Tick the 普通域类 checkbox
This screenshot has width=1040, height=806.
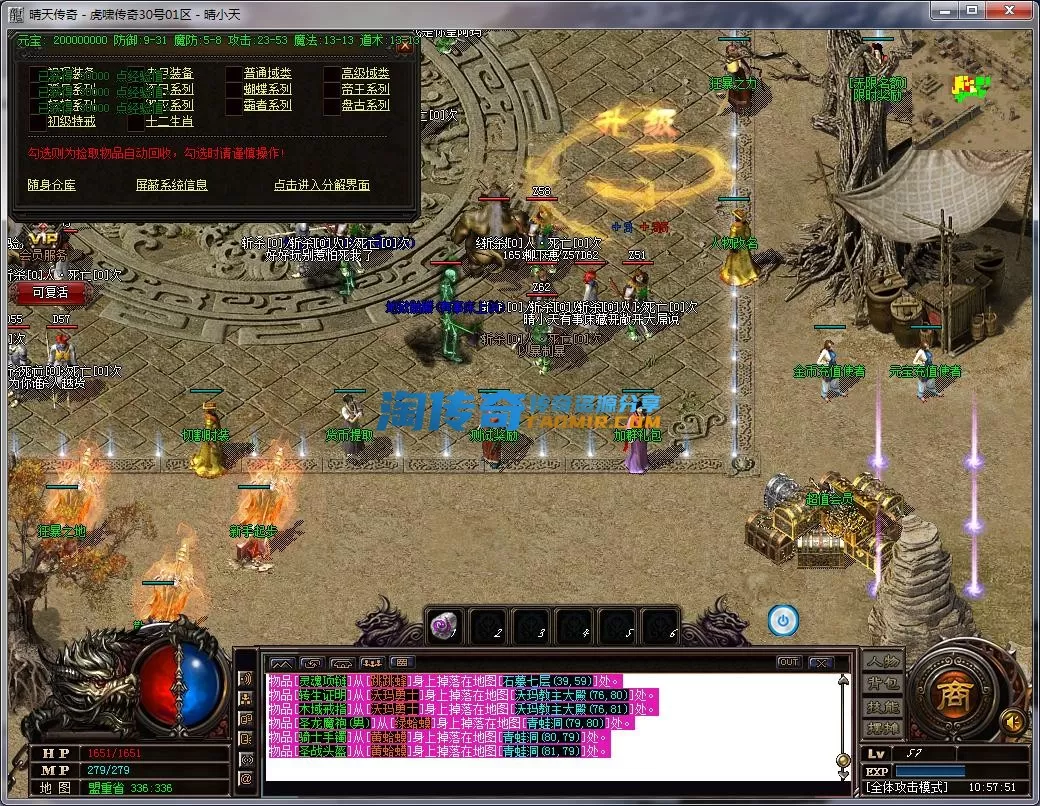pyautogui.click(x=233, y=73)
